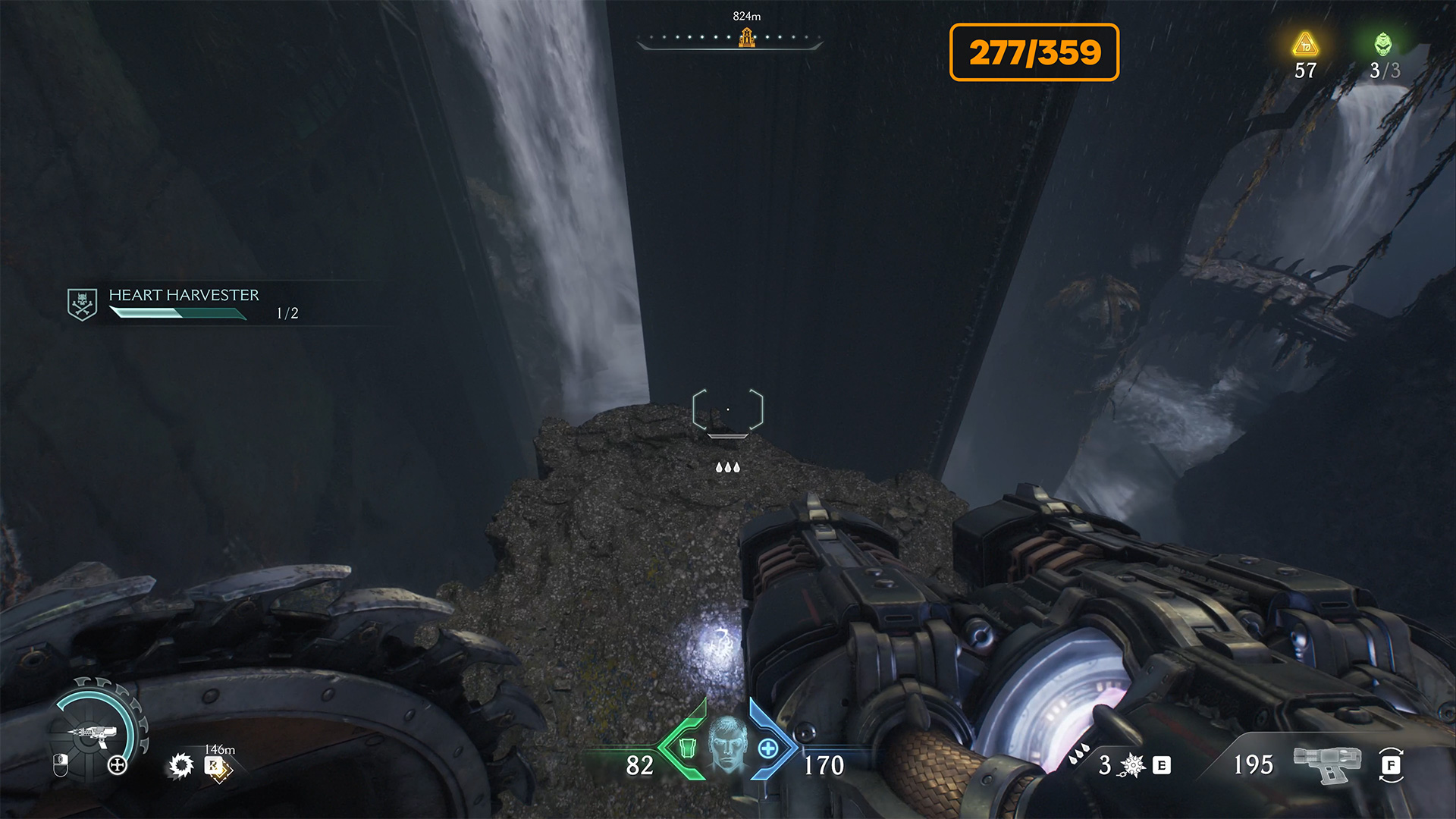The height and width of the screenshot is (819, 1456).
Task: Select the blue health cross icon
Action: coord(768,748)
